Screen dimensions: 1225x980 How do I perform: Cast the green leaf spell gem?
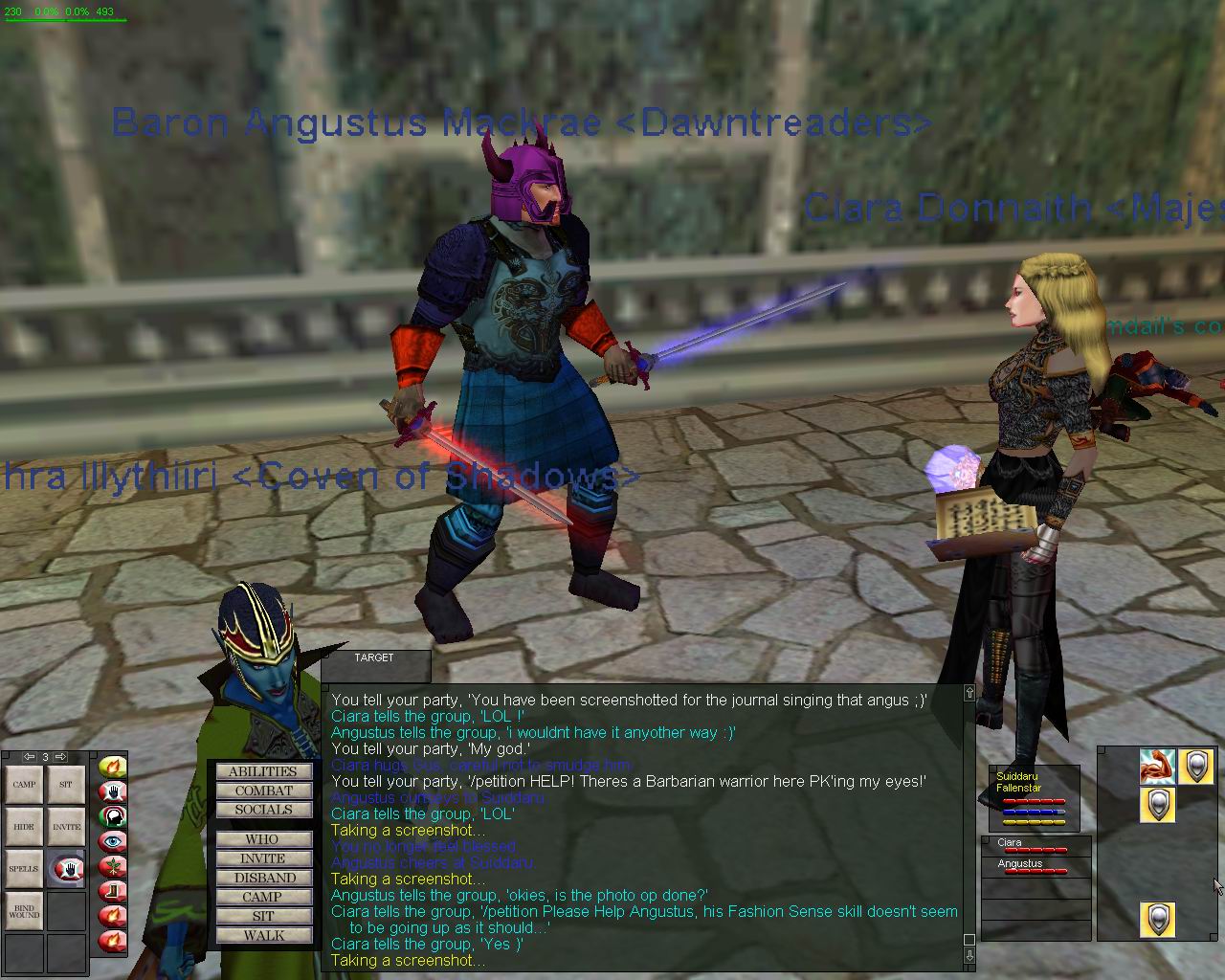[113, 866]
